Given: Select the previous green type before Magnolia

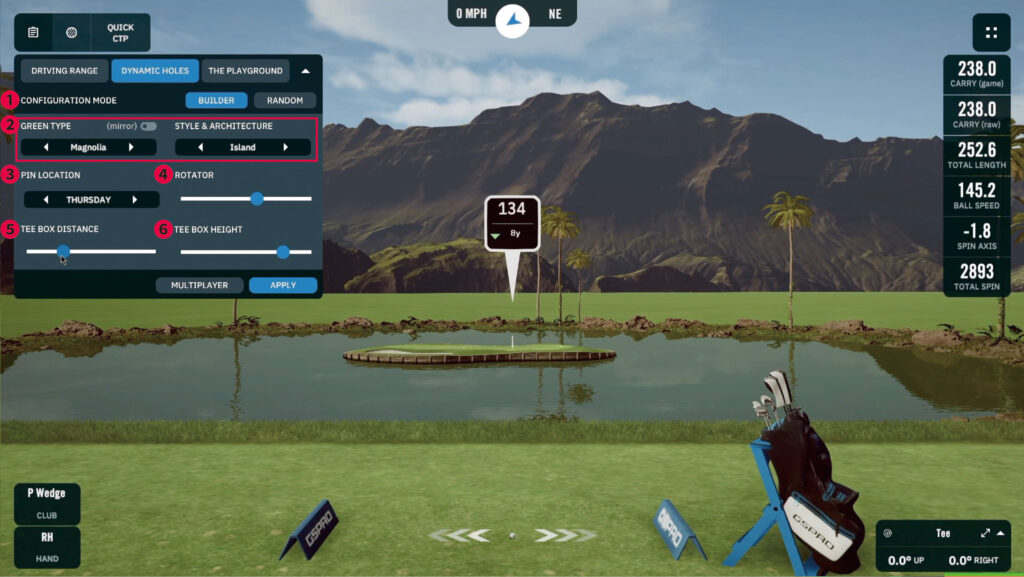Looking at the screenshot, I should [46, 147].
